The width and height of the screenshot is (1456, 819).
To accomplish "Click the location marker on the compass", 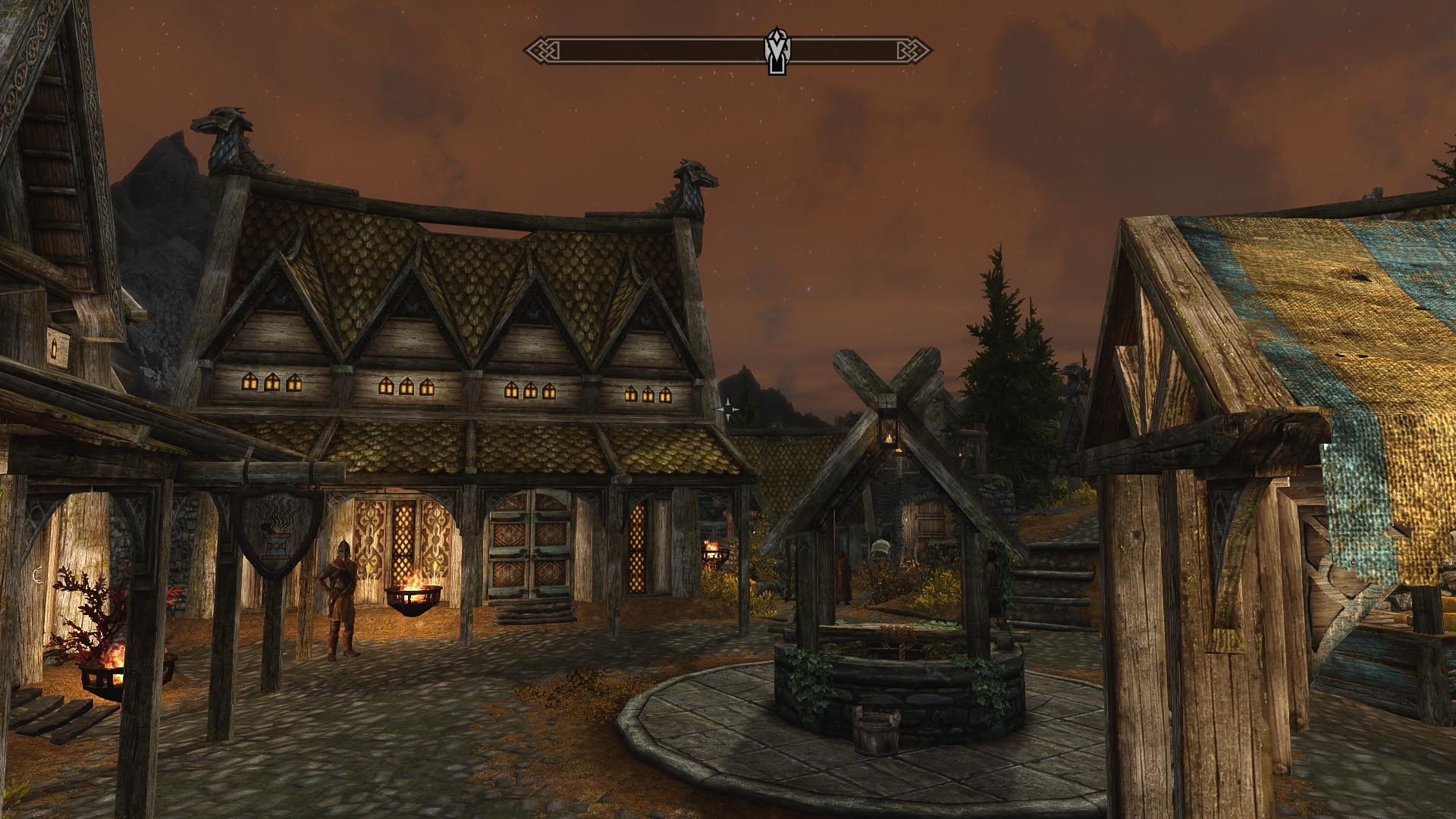I will tap(776, 51).
